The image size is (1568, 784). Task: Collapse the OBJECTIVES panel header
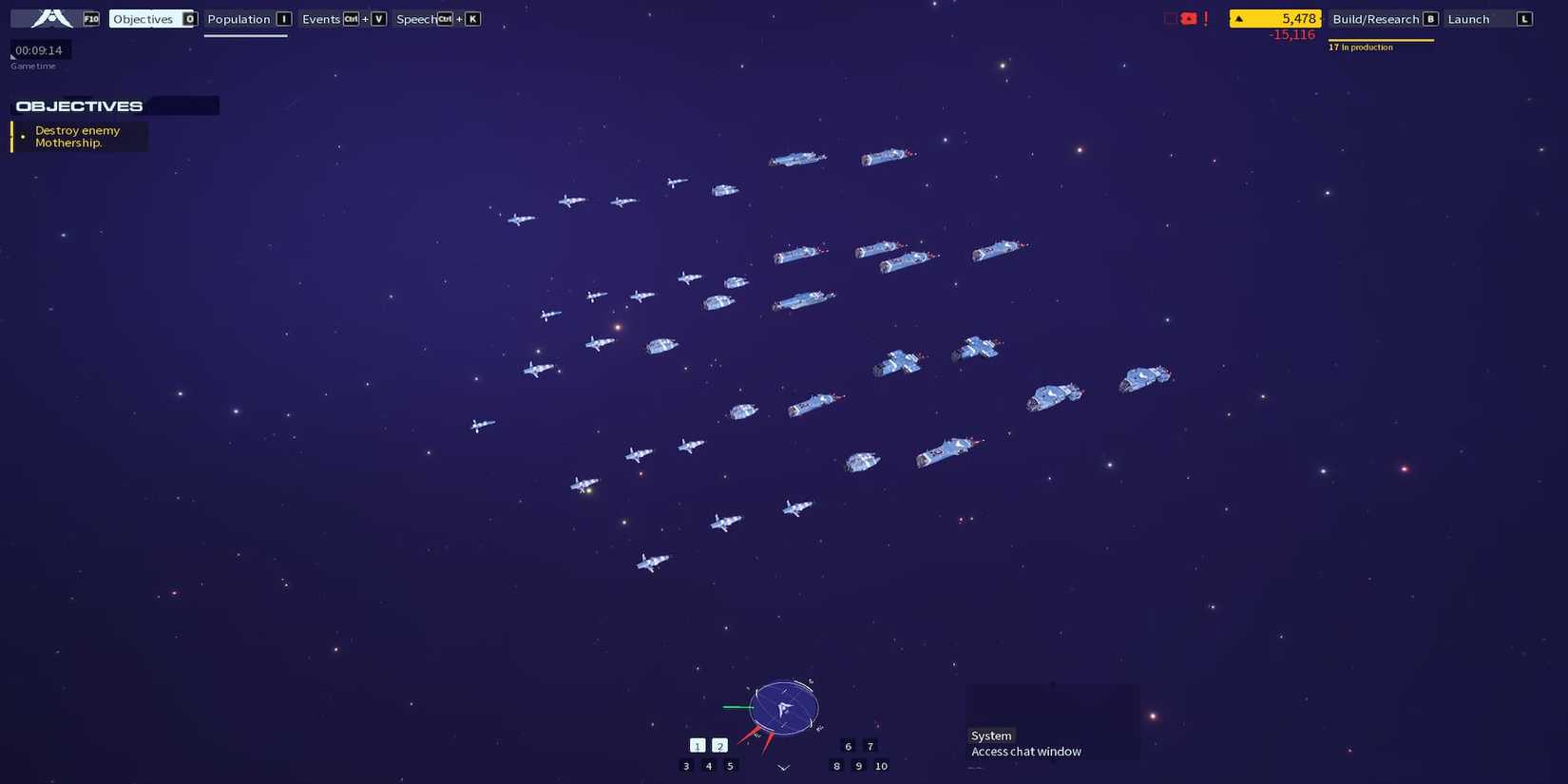click(79, 105)
